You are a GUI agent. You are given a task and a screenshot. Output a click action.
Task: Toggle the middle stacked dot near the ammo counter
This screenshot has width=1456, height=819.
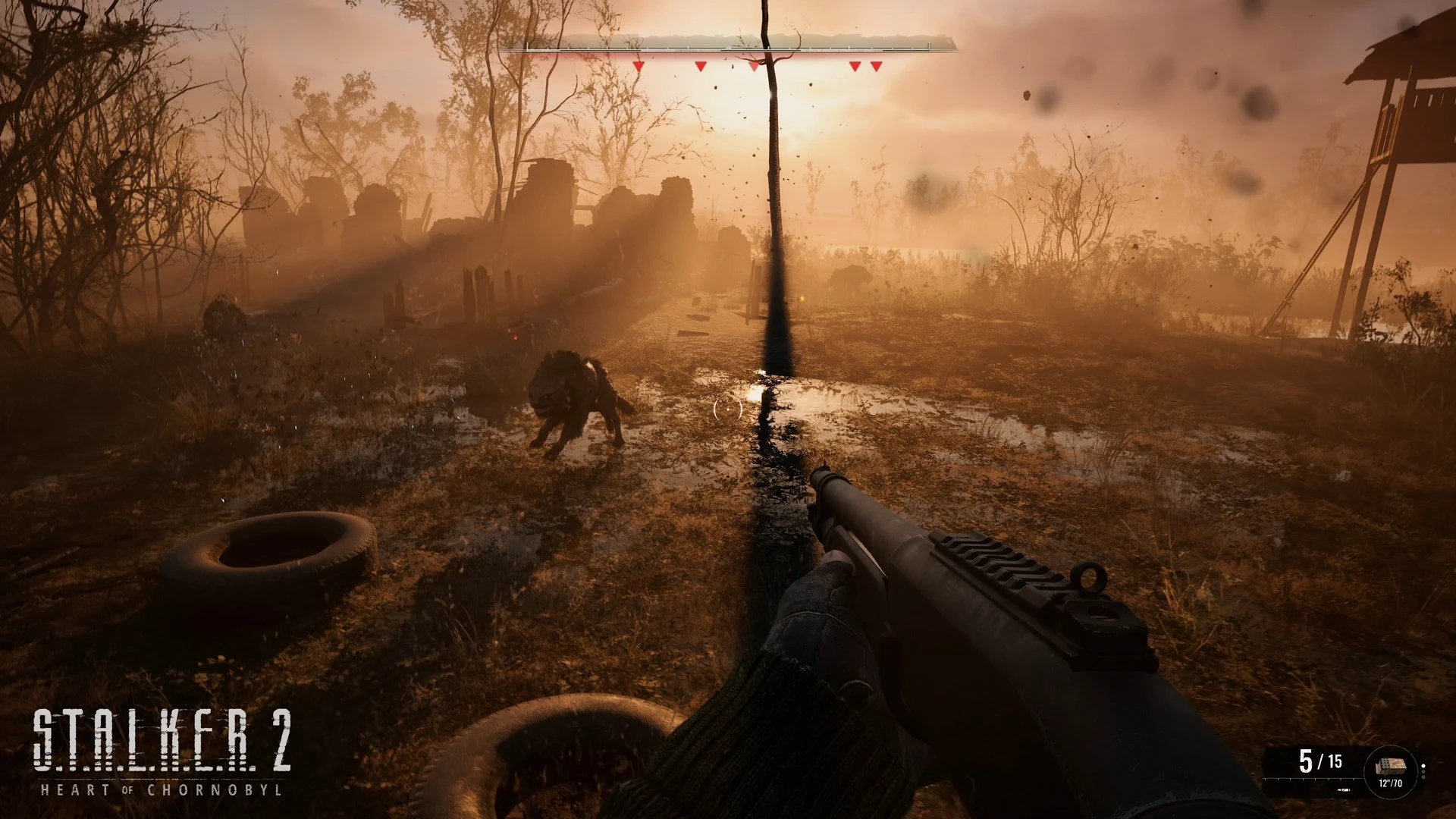1423,771
